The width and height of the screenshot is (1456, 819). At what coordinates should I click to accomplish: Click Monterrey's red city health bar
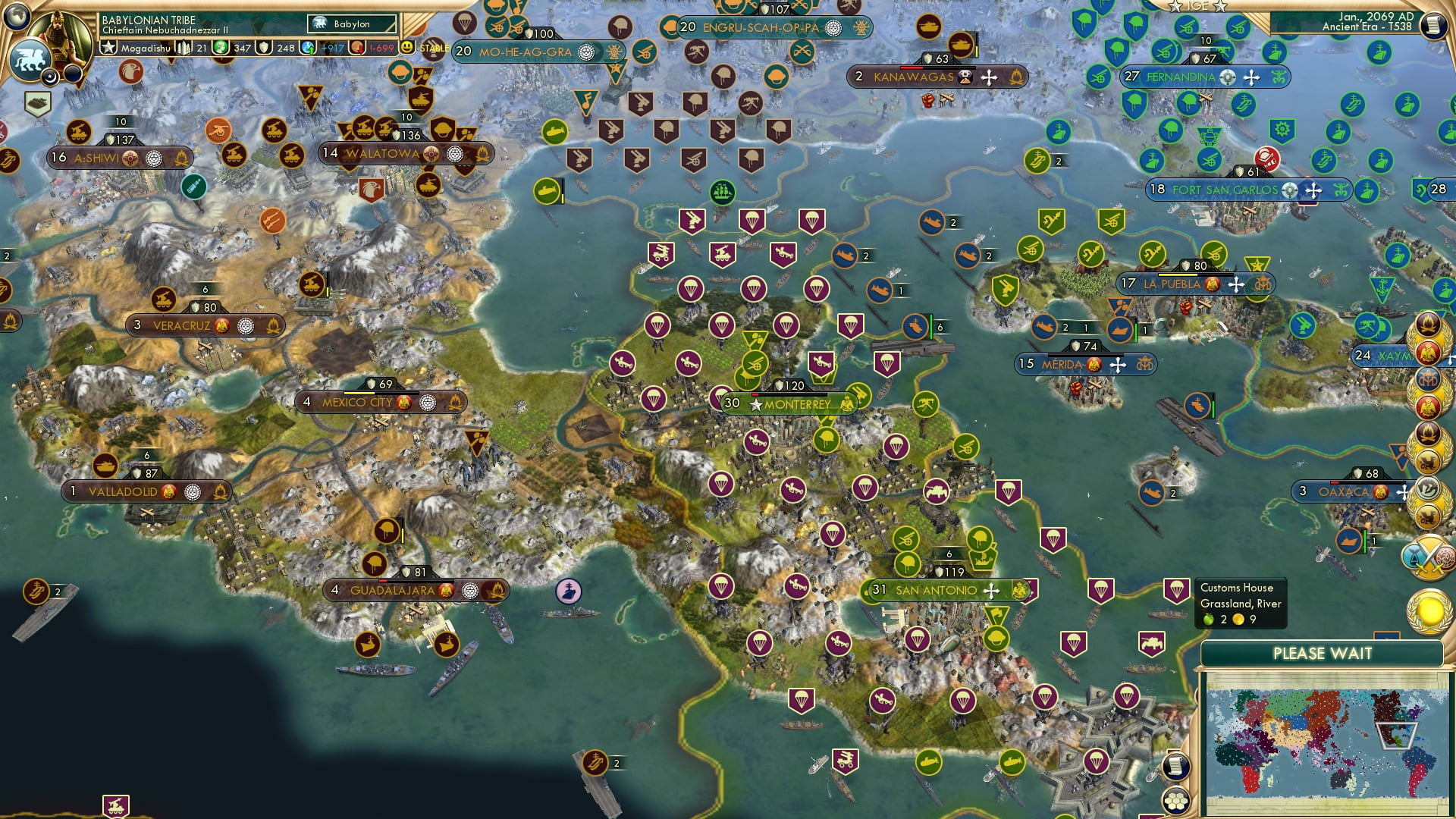[x=758, y=394]
